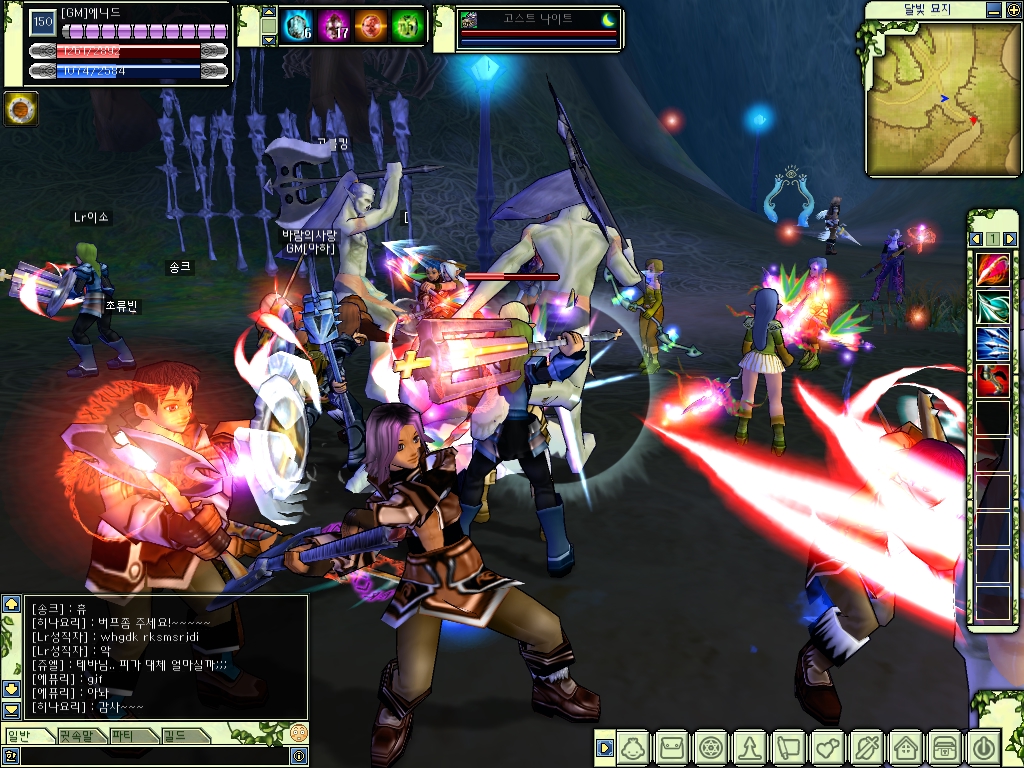Open the emoticon face button in chat

coord(298,733)
